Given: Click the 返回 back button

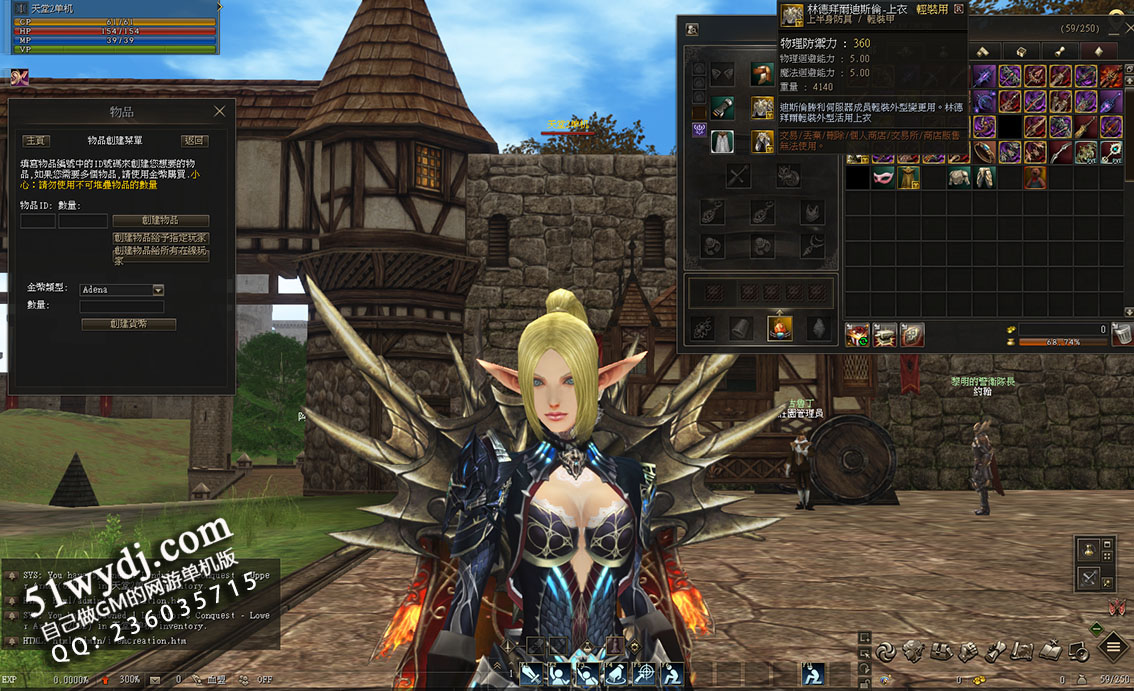Looking at the screenshot, I should pos(194,141).
